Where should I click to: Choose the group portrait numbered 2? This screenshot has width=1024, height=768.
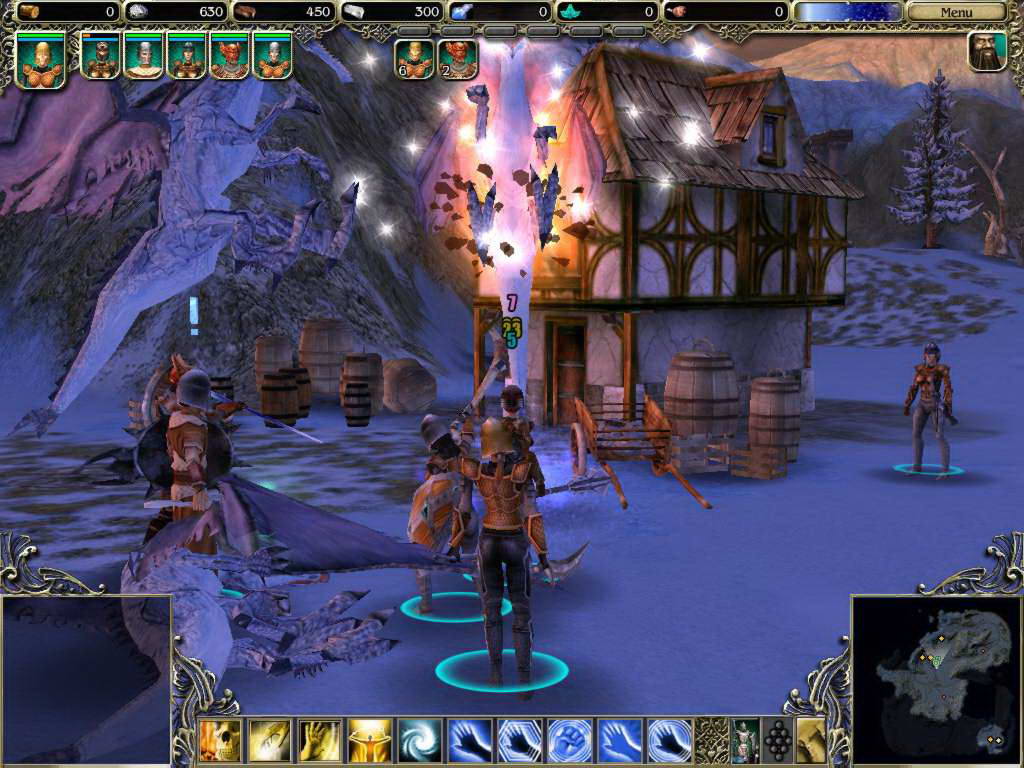(x=458, y=58)
